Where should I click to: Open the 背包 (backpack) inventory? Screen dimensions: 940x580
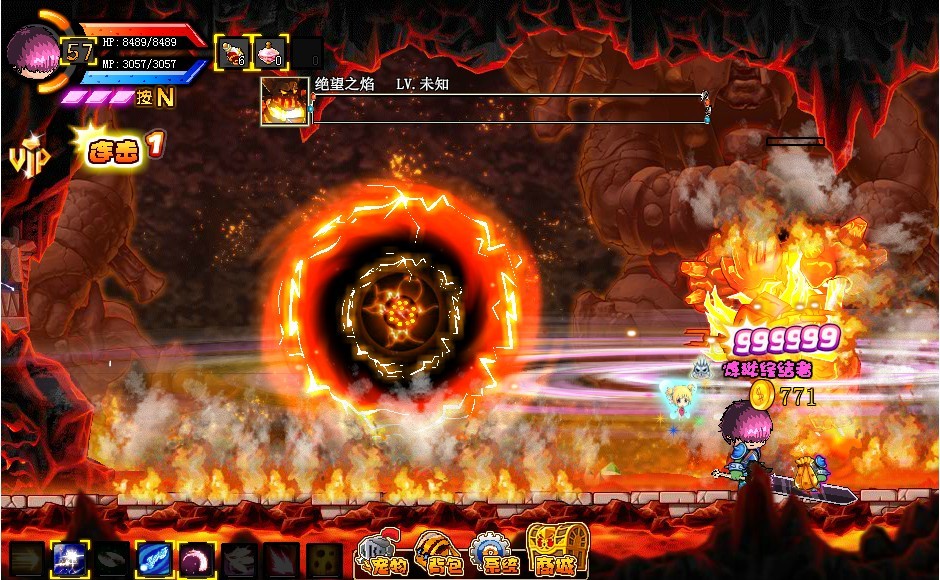[x=436, y=553]
